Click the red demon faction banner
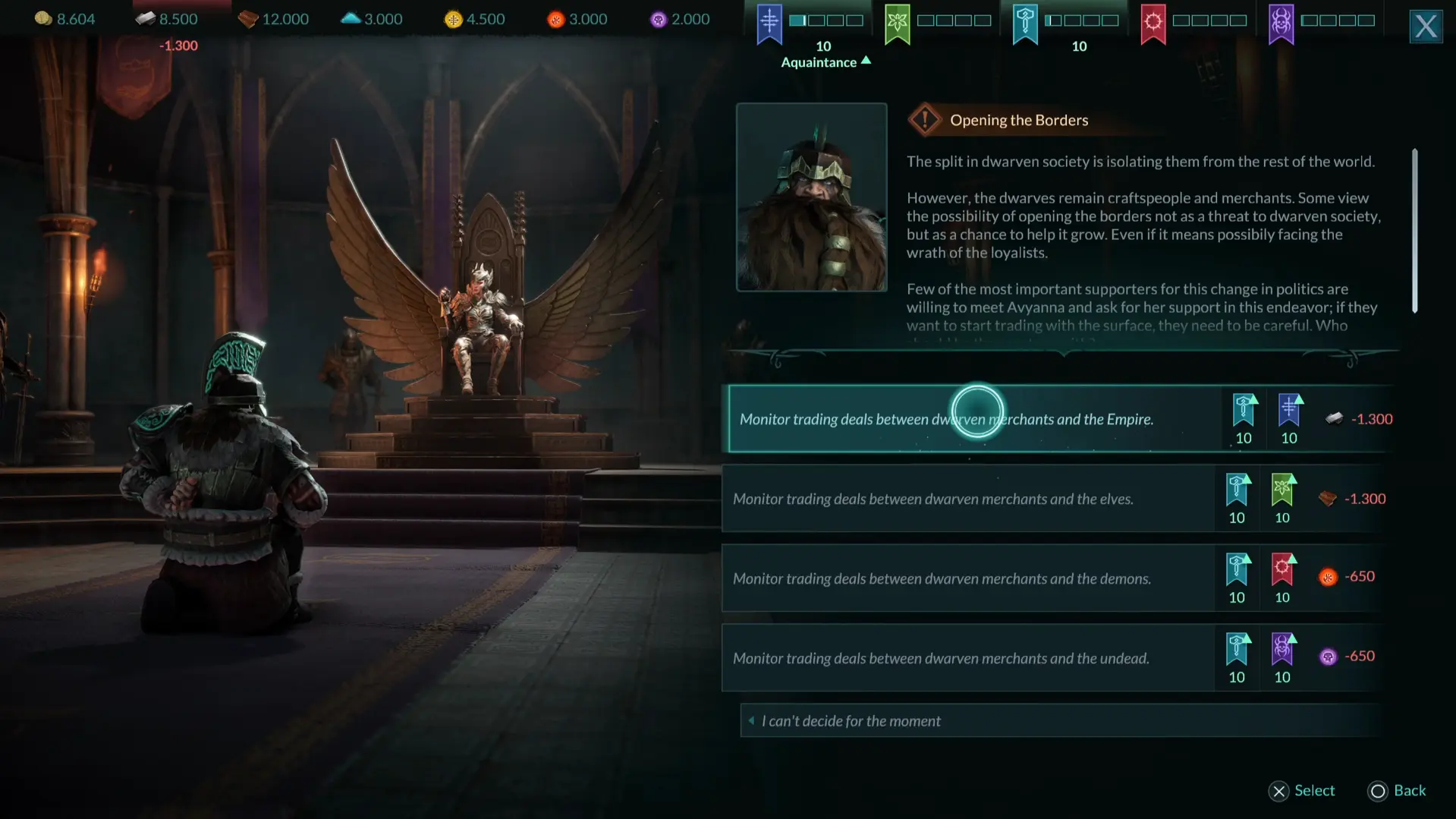 click(1153, 25)
